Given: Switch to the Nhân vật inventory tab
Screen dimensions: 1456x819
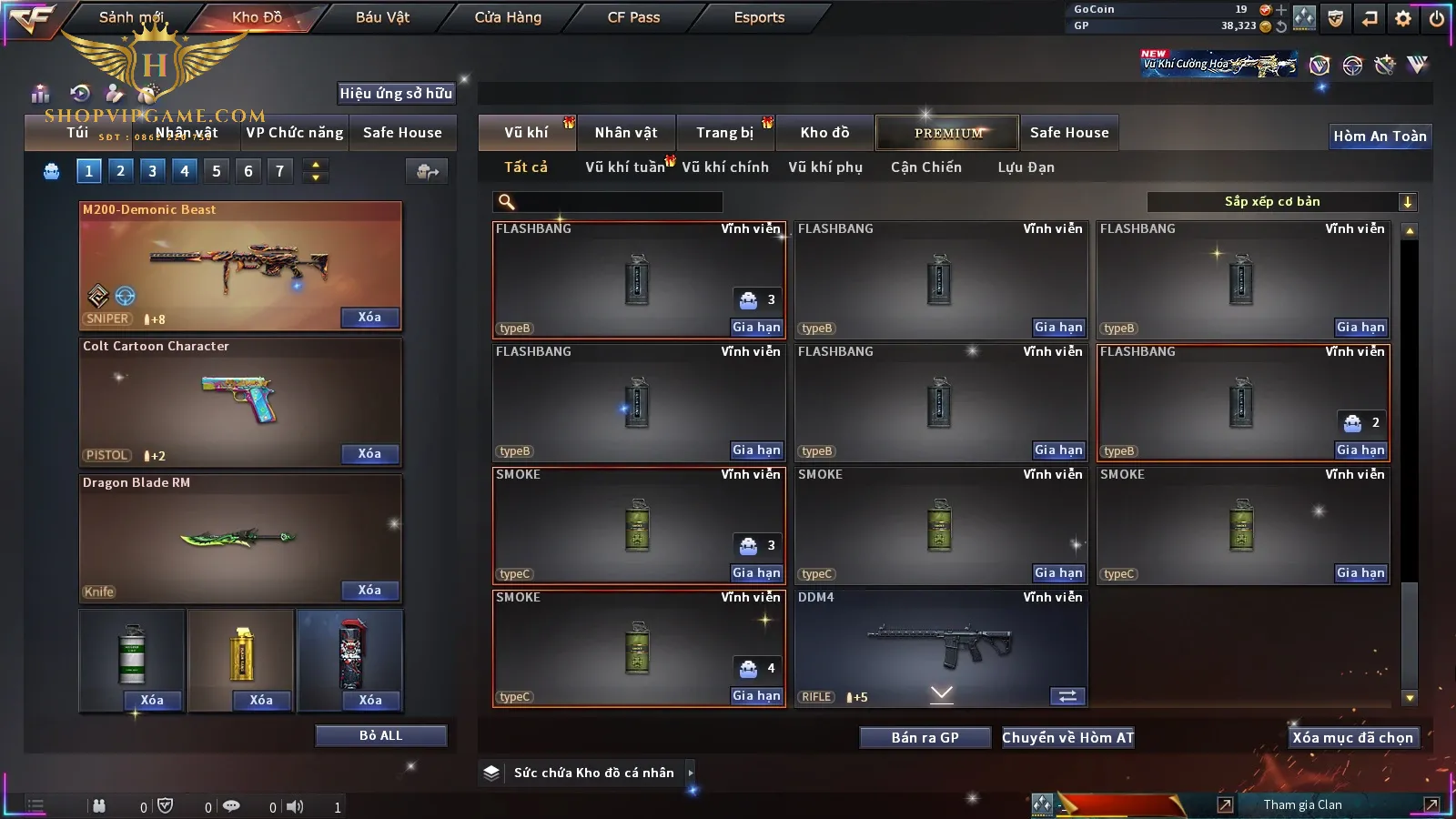Looking at the screenshot, I should point(626,133).
